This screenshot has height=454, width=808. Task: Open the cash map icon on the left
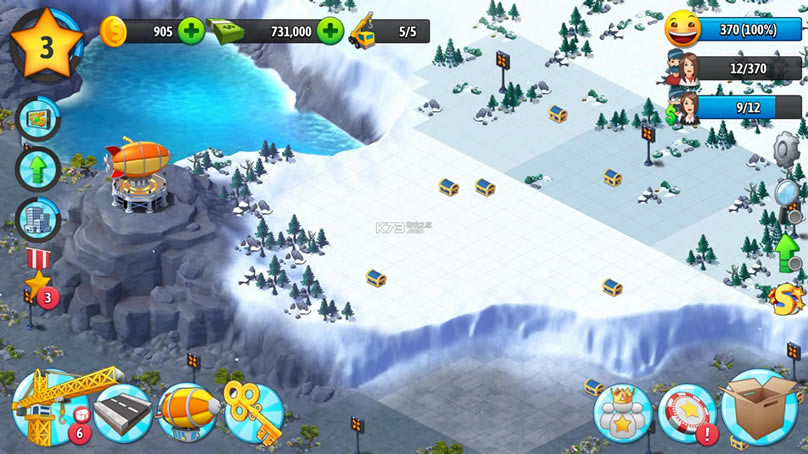coord(39,119)
